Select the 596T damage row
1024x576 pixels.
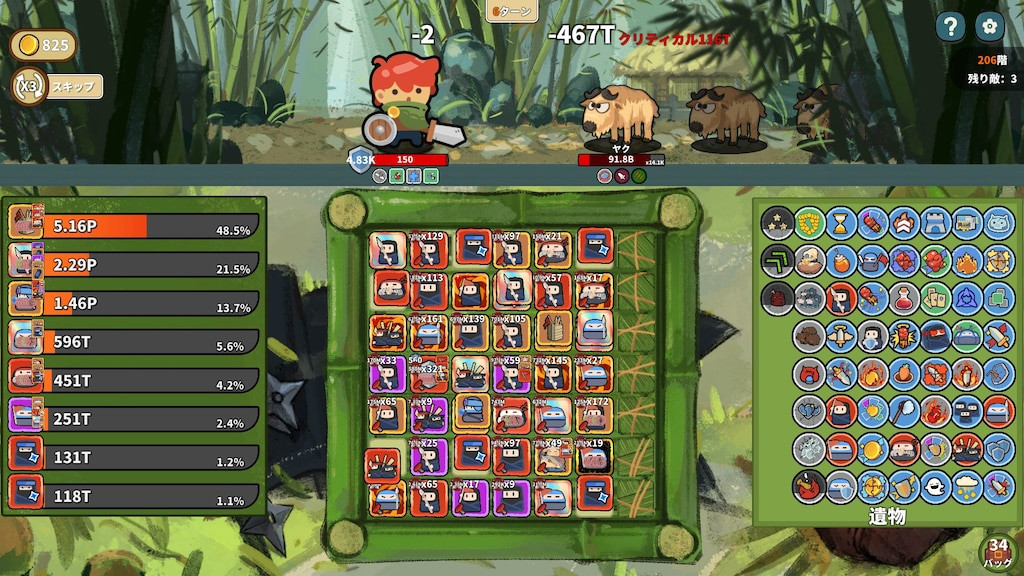tap(134, 342)
